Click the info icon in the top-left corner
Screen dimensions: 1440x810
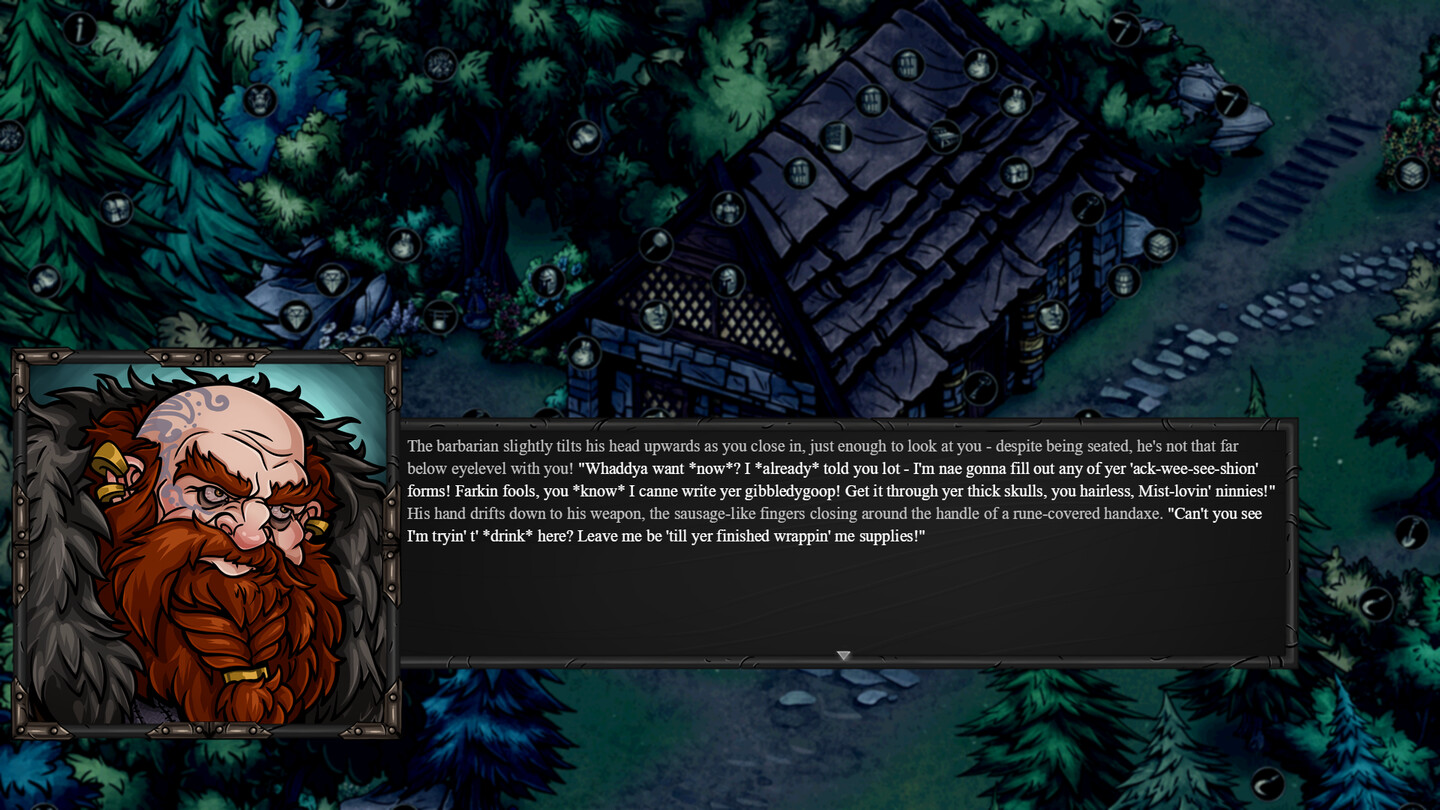79,27
